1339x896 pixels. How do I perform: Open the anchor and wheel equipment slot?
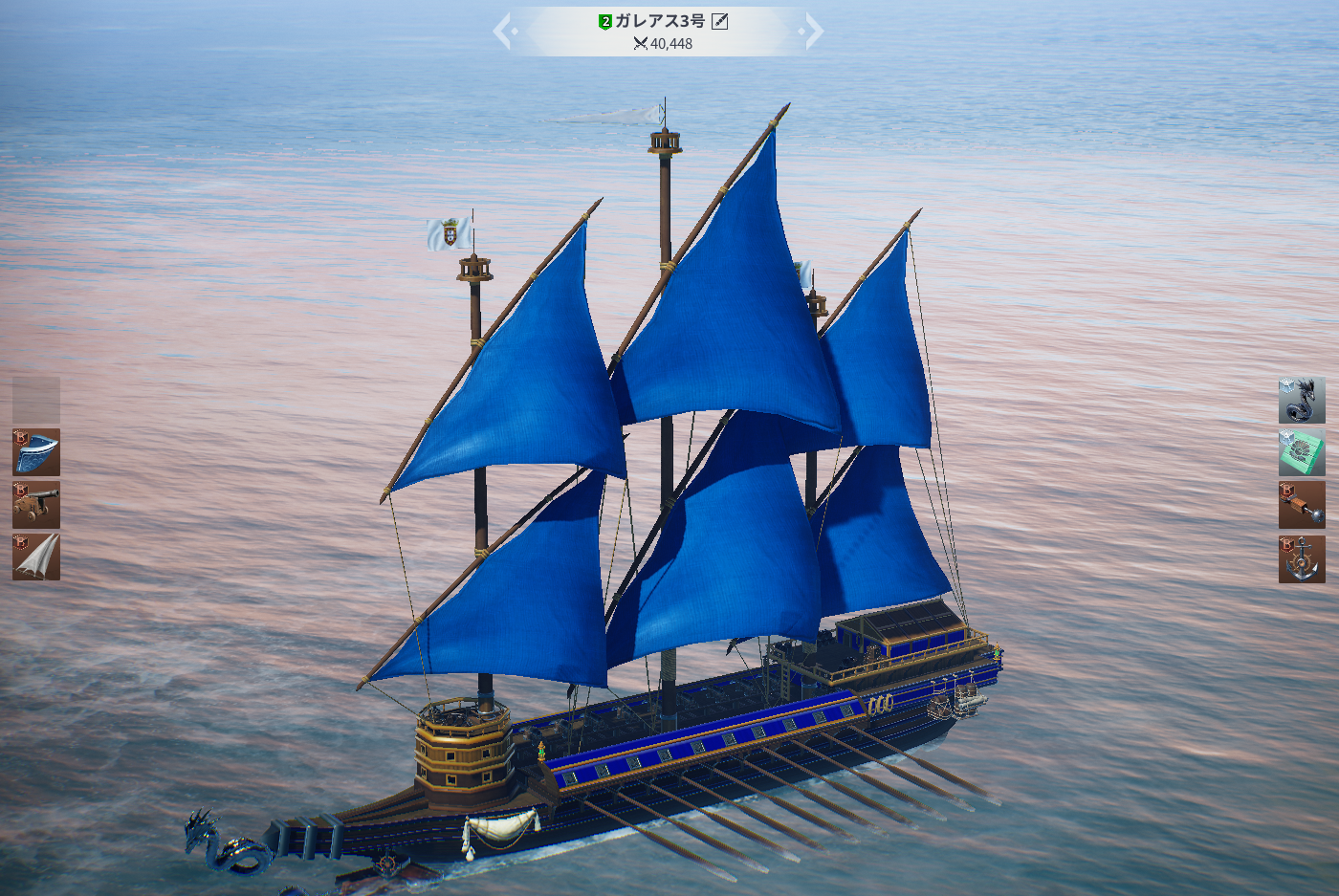pos(1302,558)
